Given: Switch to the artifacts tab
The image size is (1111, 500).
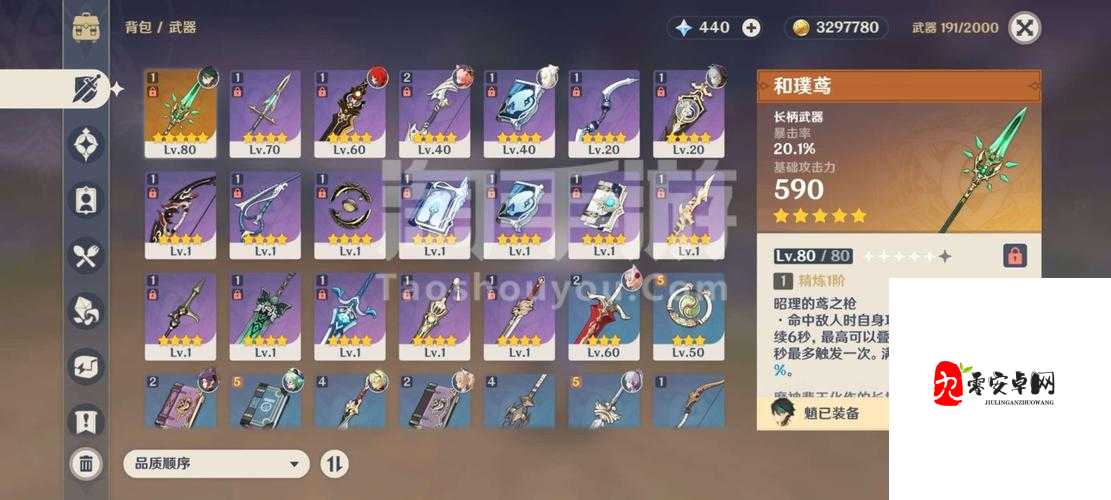Looking at the screenshot, I should point(86,144).
